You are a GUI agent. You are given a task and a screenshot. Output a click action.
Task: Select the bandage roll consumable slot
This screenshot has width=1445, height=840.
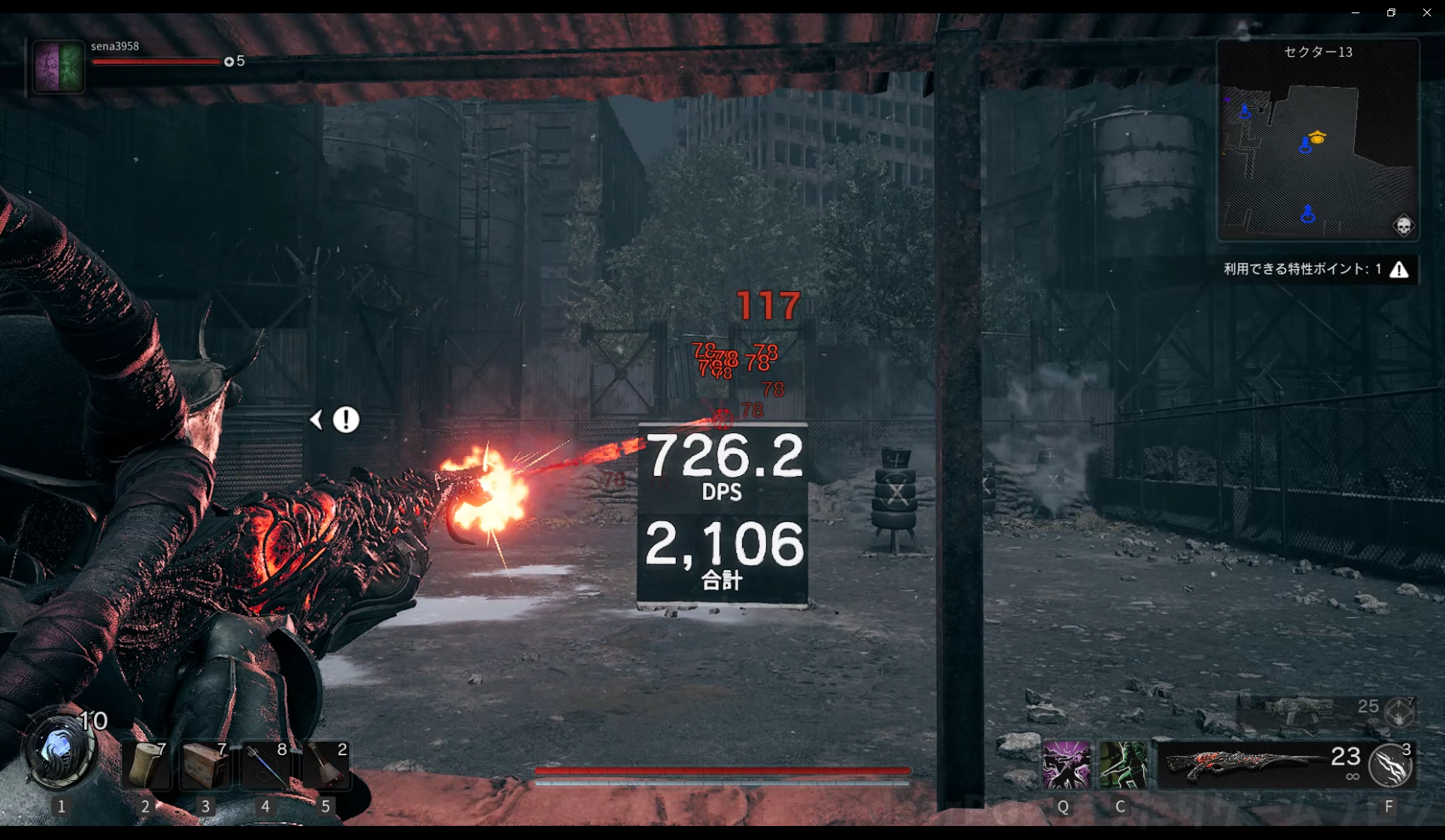pos(146,765)
